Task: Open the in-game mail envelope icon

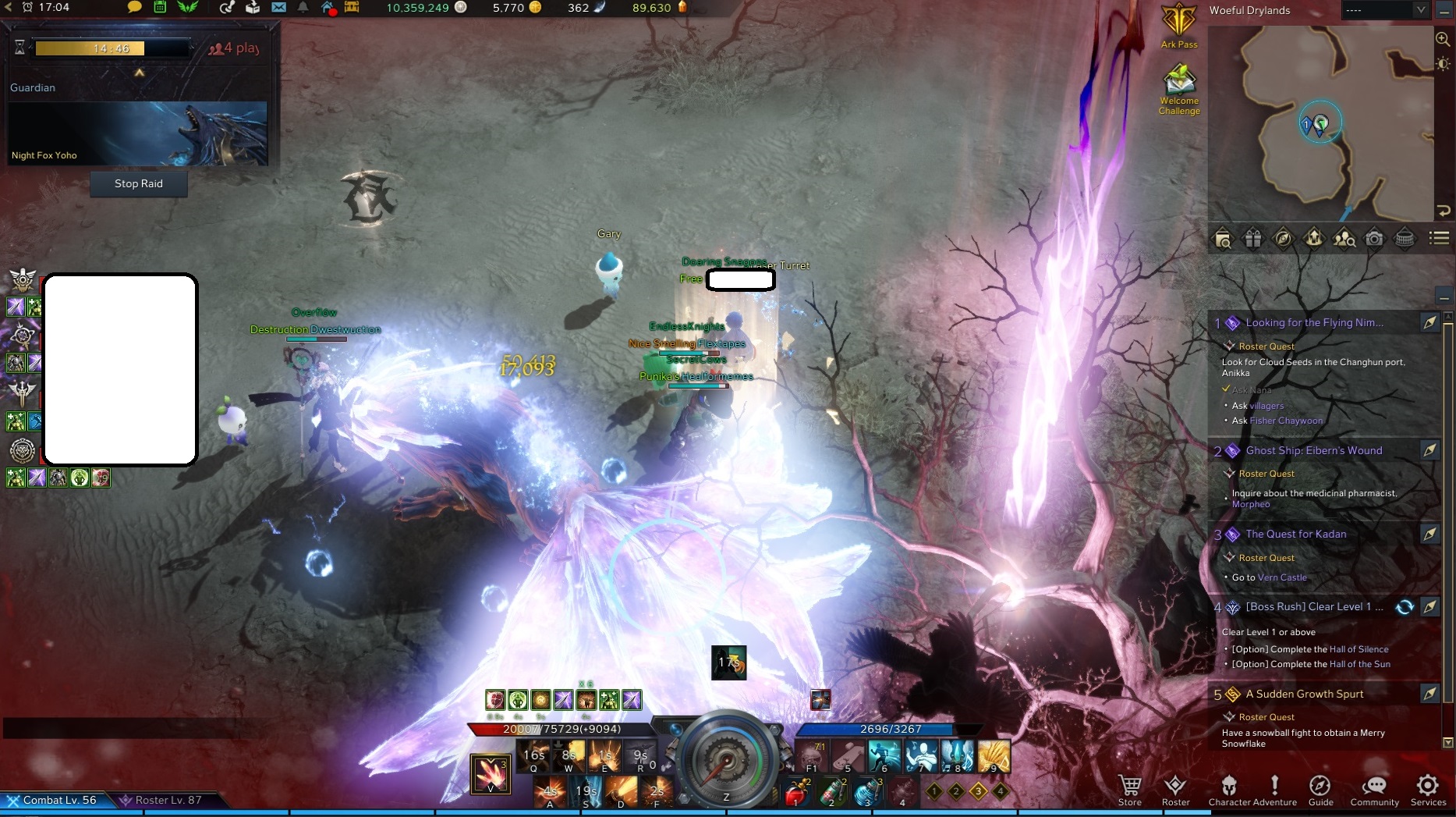Action: pos(281,8)
